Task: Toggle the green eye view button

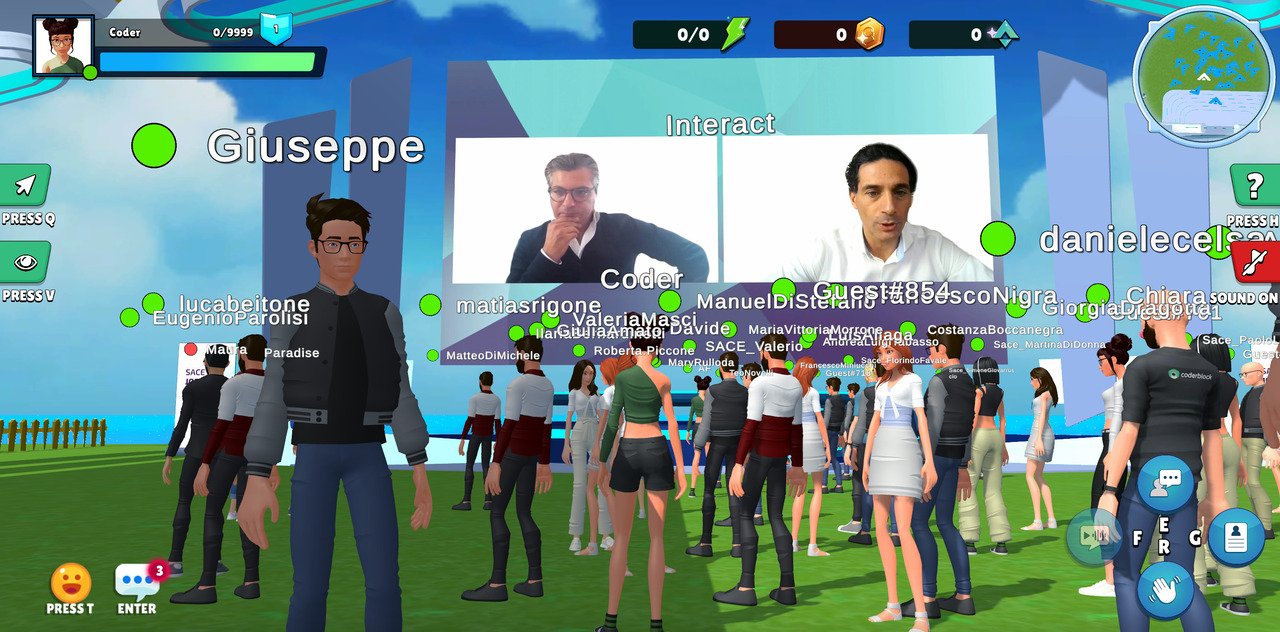Action: pos(25,262)
